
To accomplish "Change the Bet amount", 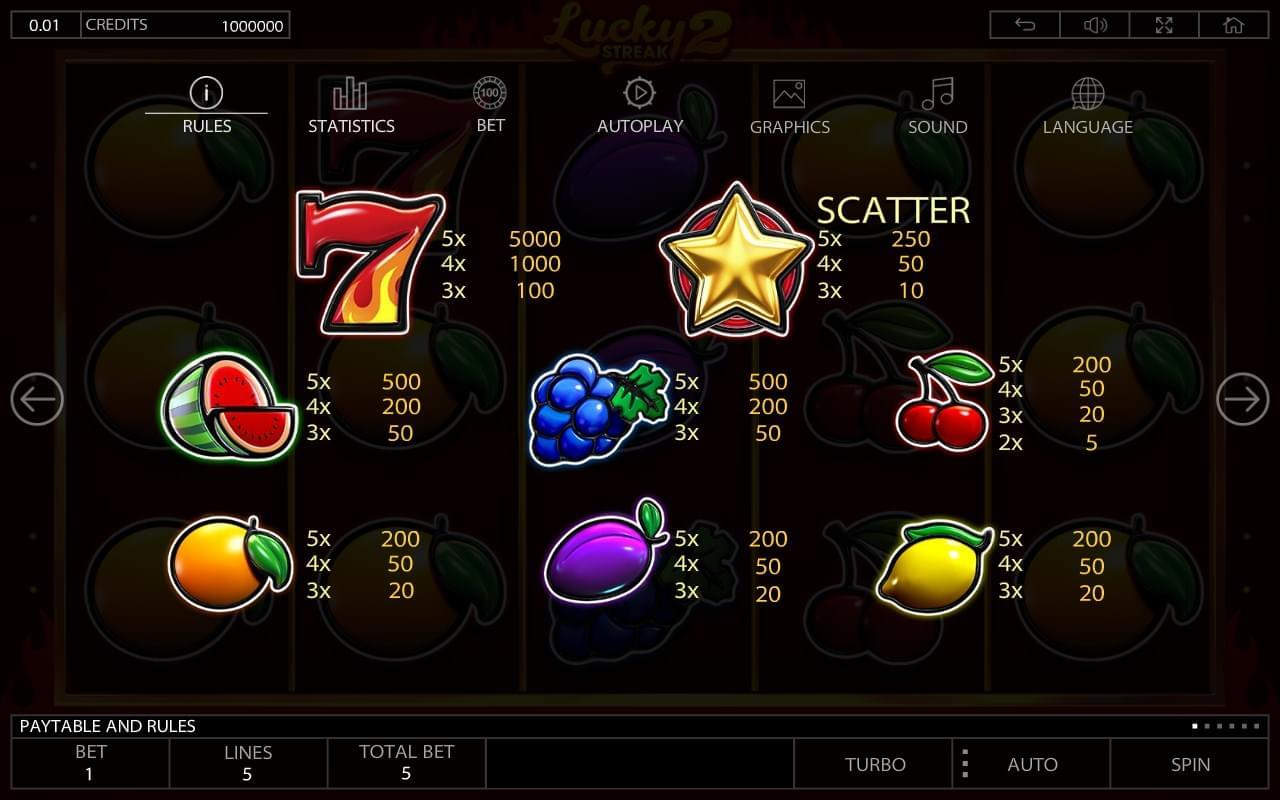I will point(90,763).
